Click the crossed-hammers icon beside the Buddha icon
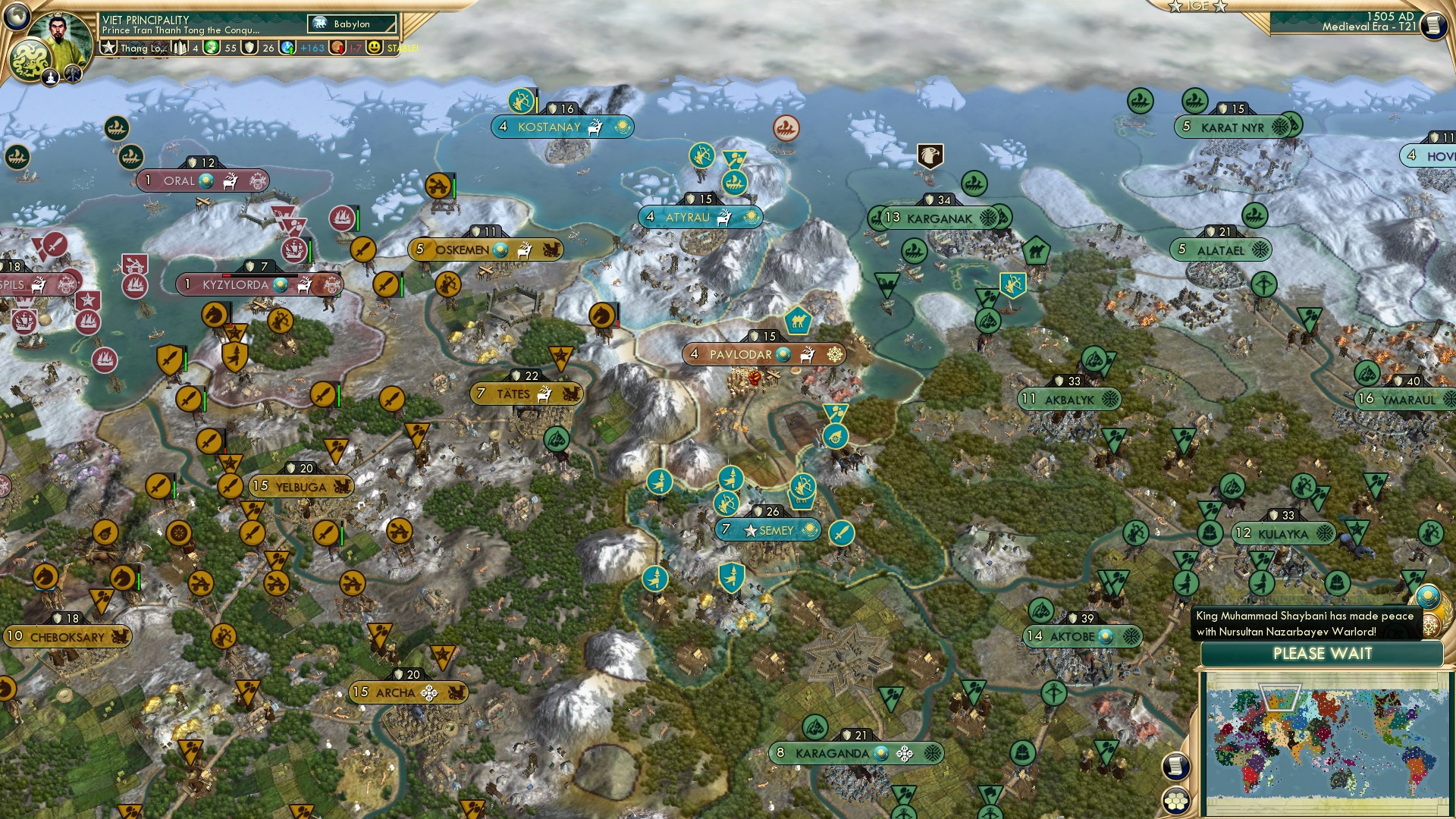Screen dimensions: 1456x819 [x=73, y=74]
